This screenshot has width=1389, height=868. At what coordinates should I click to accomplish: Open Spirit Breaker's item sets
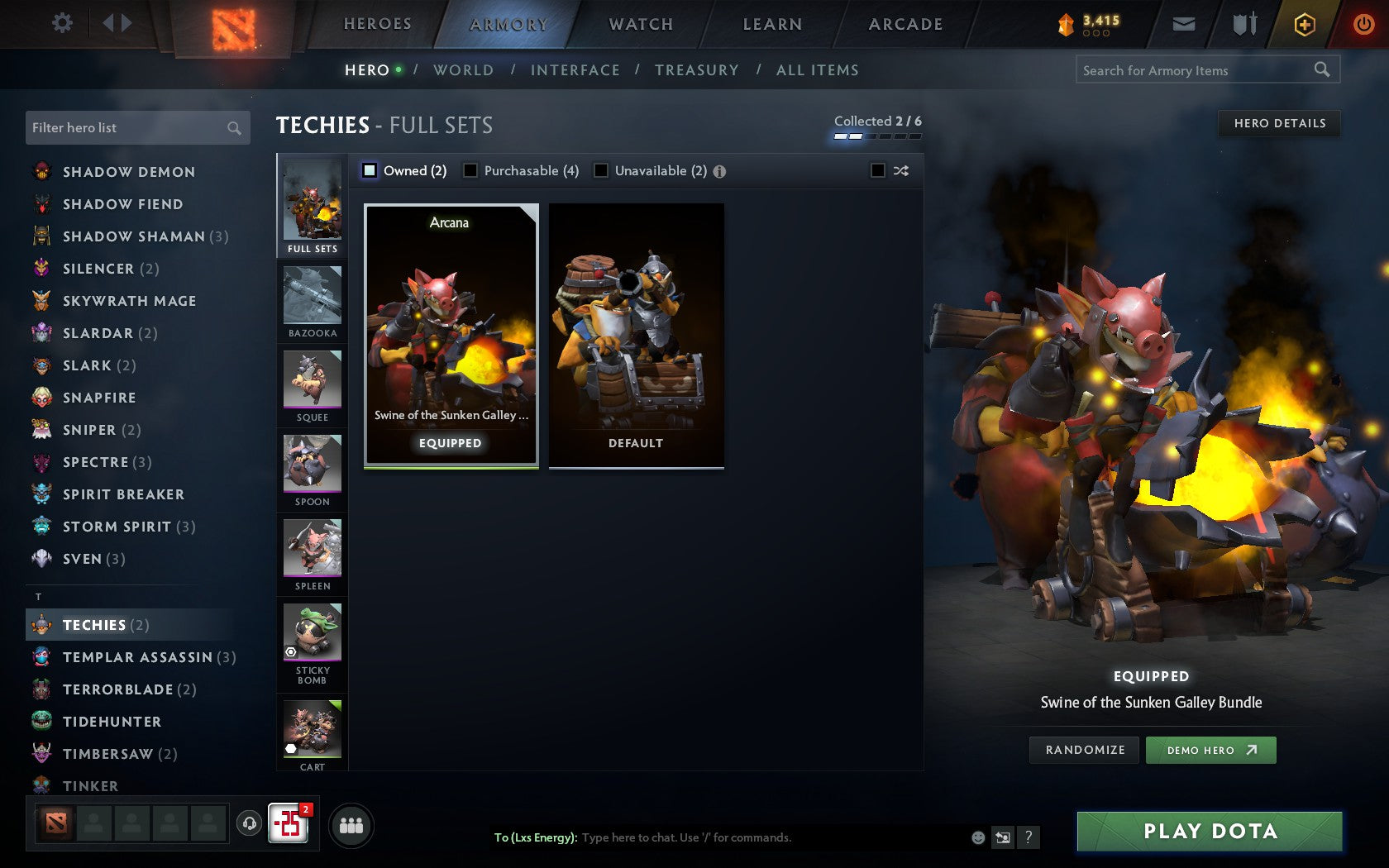[123, 494]
